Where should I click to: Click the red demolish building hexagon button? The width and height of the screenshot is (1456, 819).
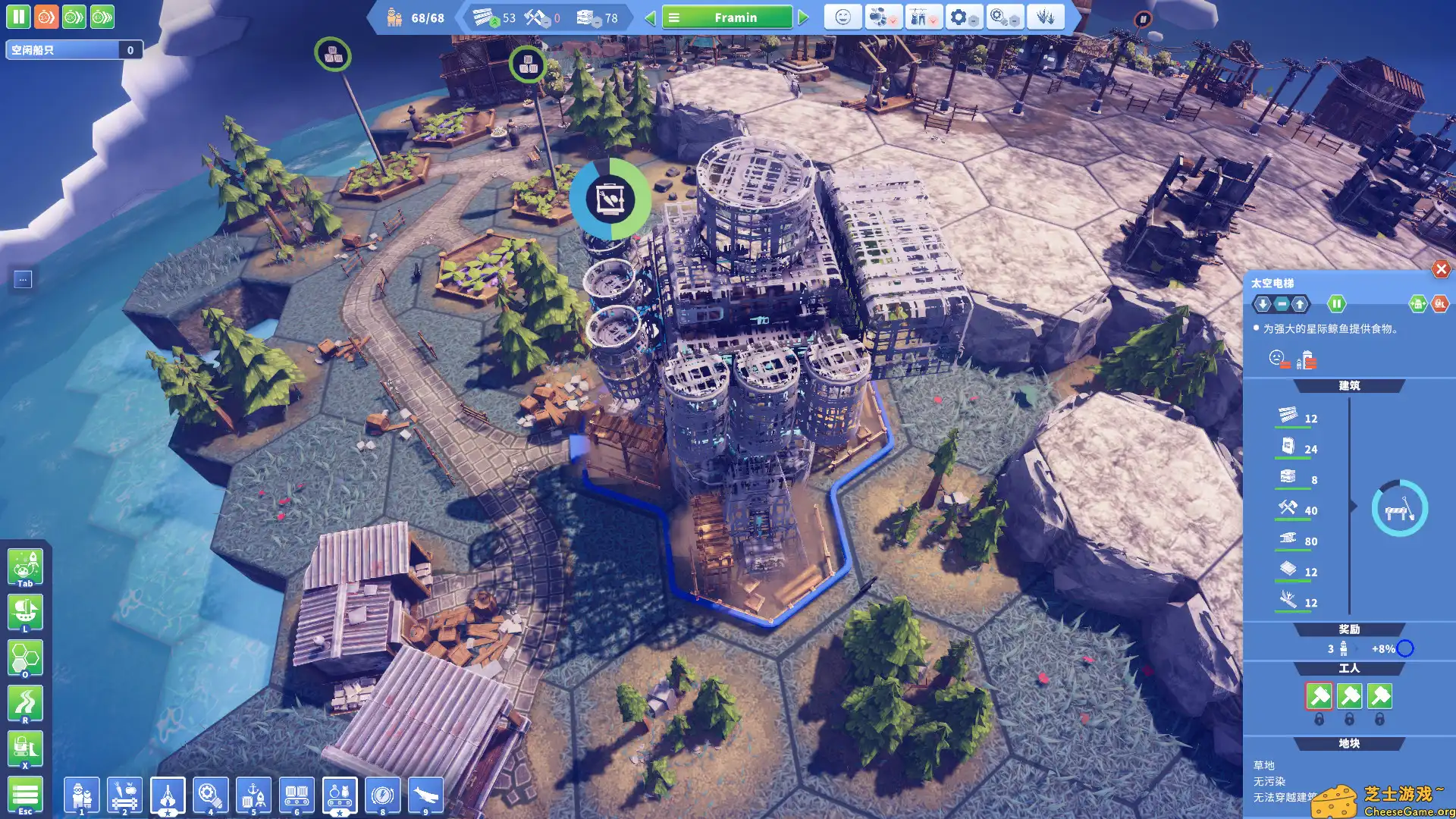coord(1439,304)
